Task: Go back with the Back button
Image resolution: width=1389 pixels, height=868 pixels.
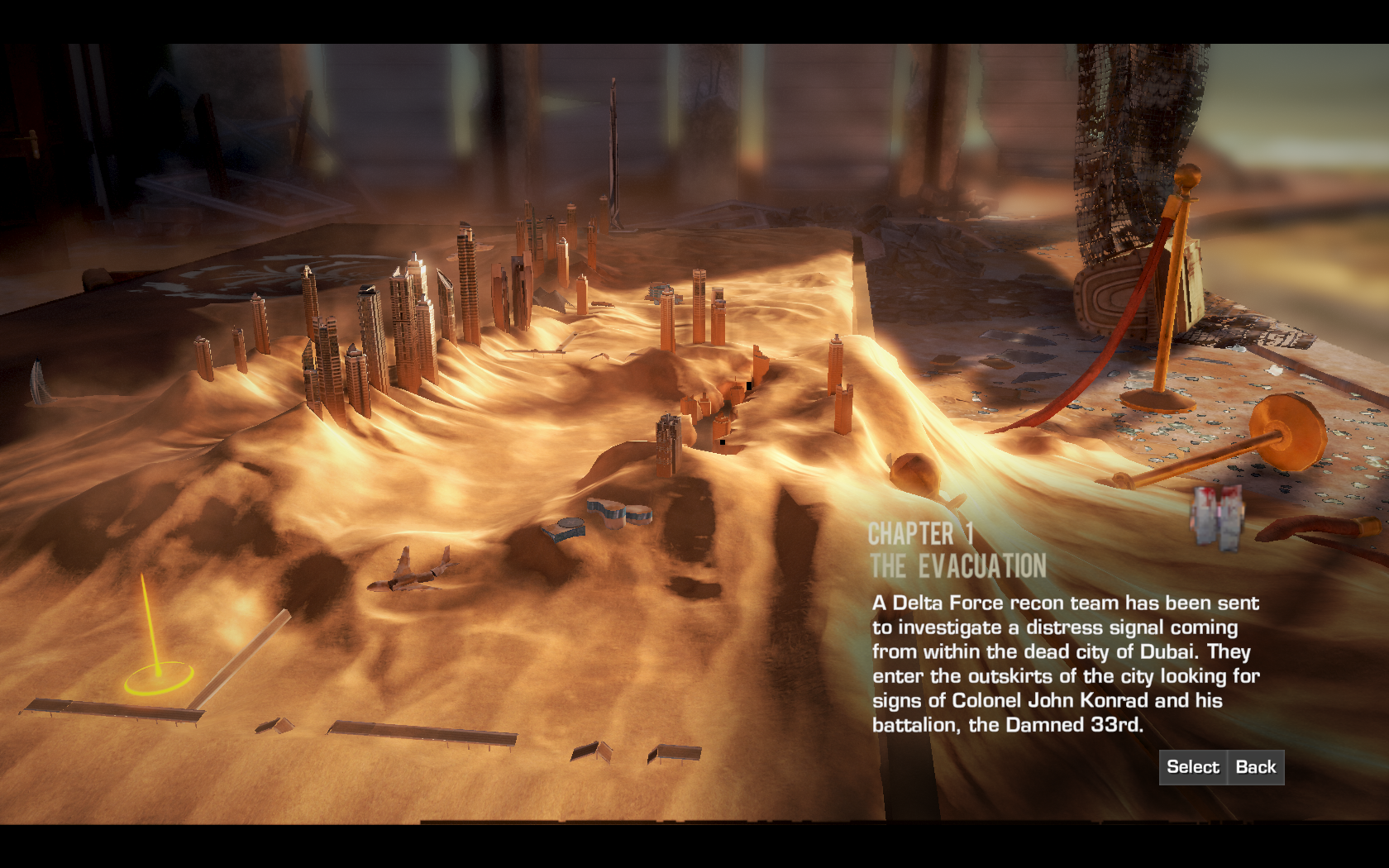Action: [x=1255, y=767]
